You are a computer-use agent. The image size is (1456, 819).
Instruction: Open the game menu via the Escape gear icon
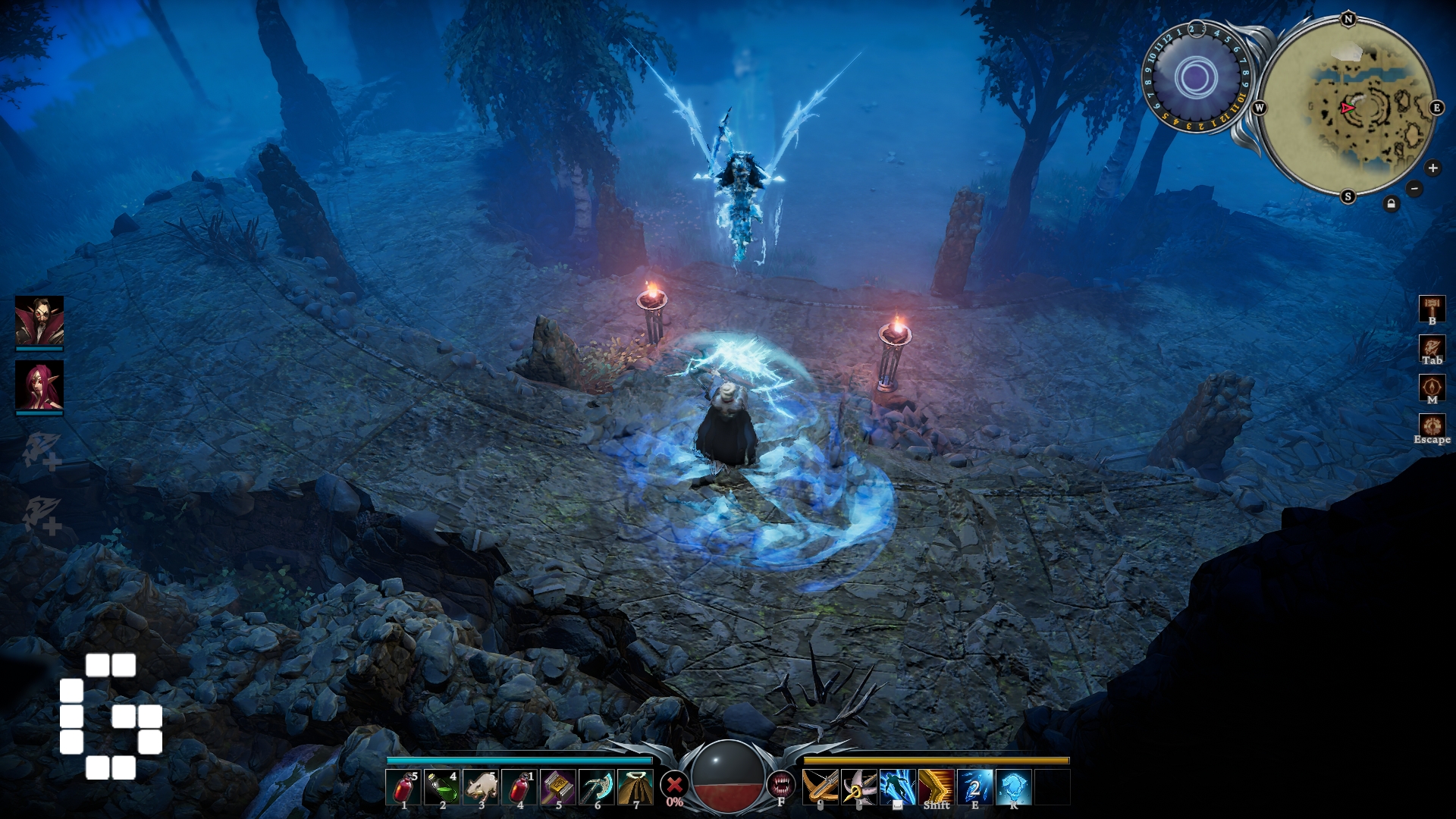point(1432,426)
